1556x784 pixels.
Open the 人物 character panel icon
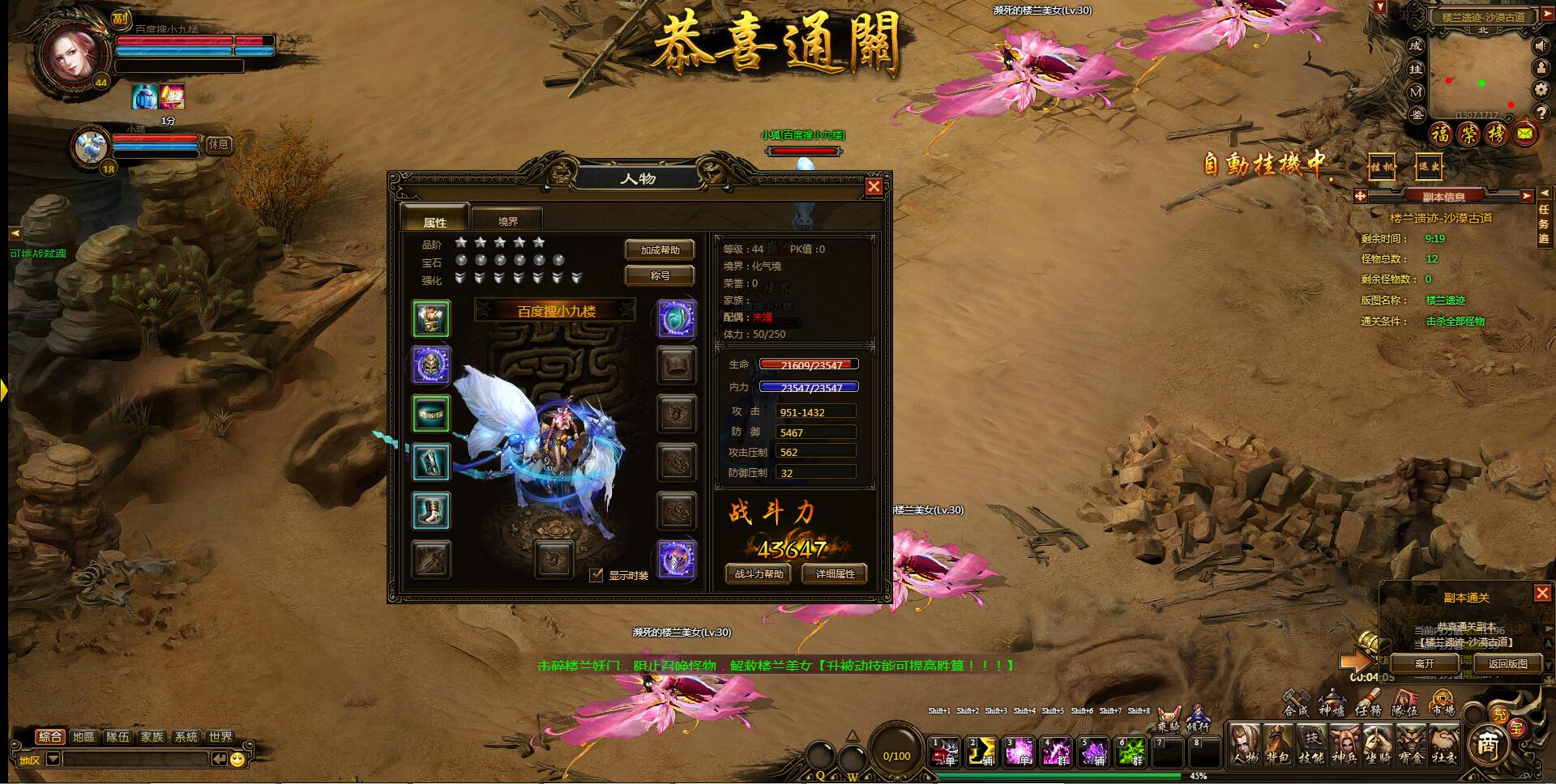point(1246,745)
